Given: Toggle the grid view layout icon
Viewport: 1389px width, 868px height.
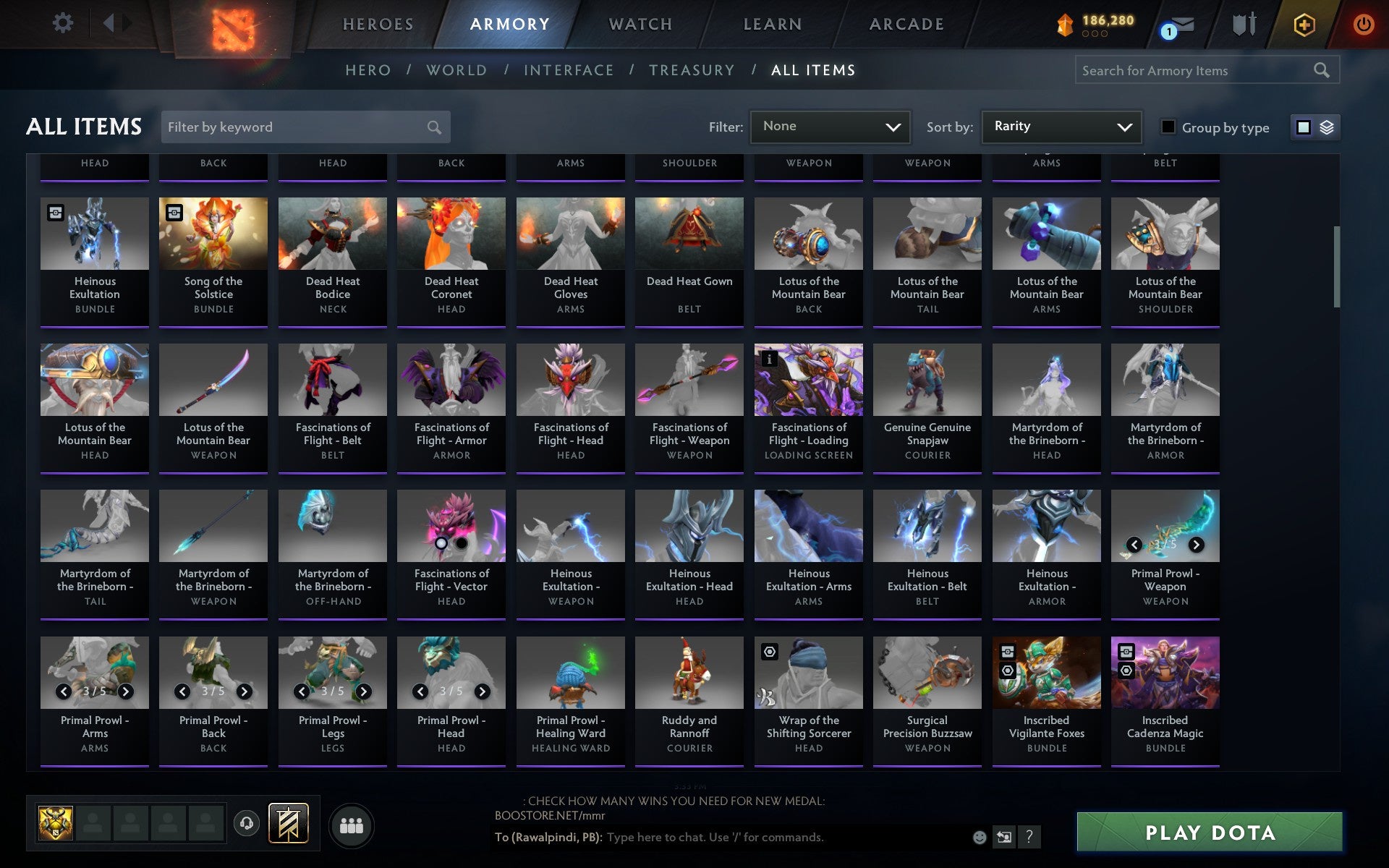Looking at the screenshot, I should 1303,127.
